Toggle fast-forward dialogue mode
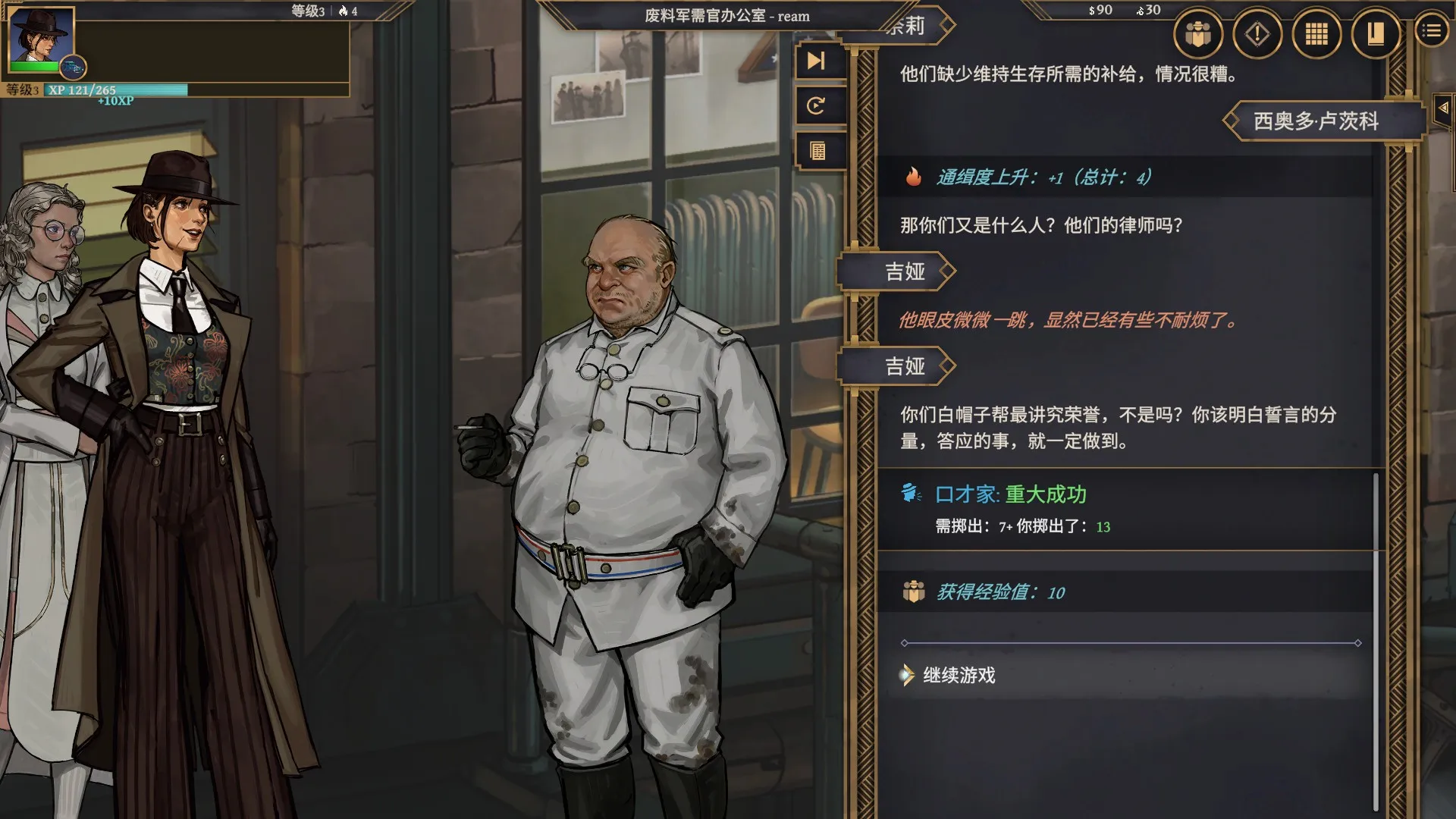This screenshot has width=1456, height=819. [x=817, y=62]
